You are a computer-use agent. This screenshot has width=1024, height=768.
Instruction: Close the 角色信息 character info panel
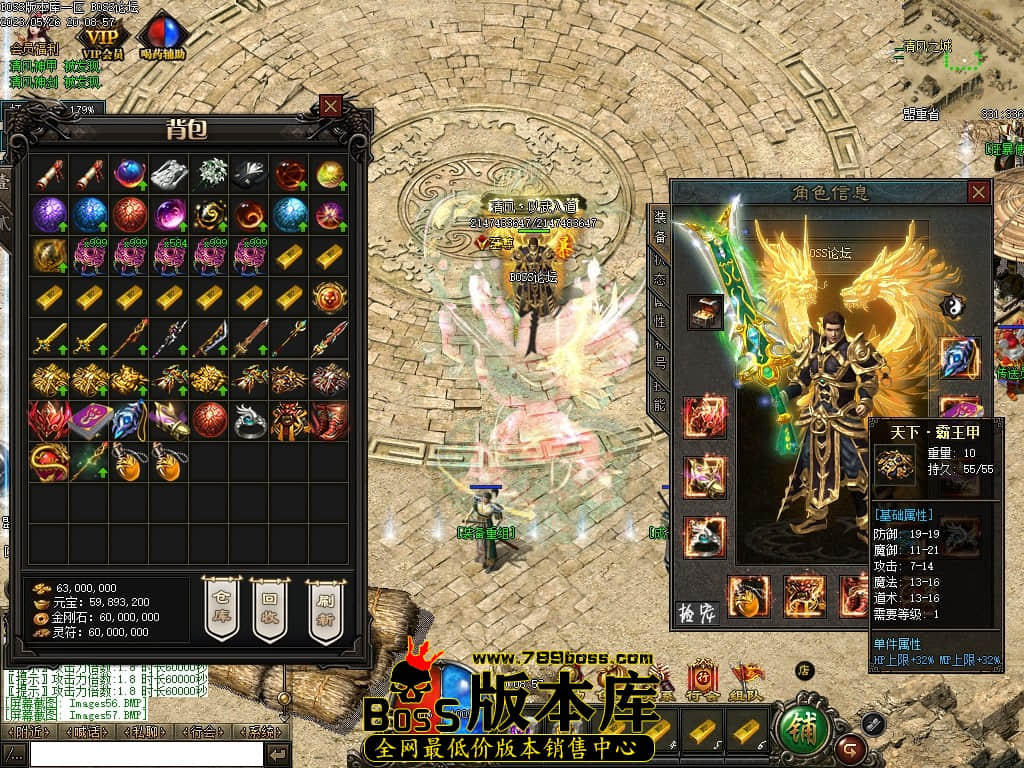point(978,192)
